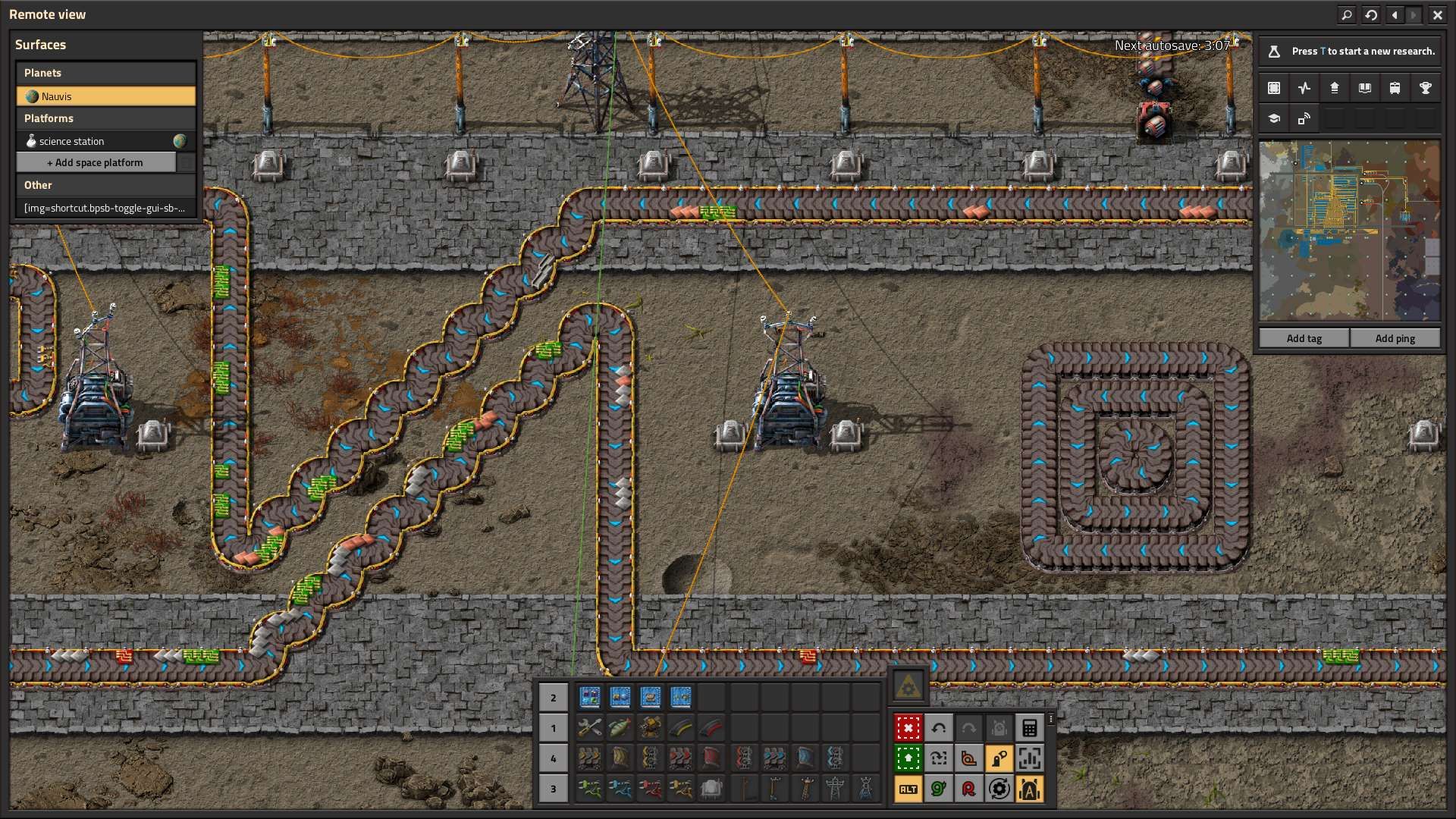This screenshot has height=819, width=1456.
Task: Select the Nauvis planet surface
Action: point(106,96)
